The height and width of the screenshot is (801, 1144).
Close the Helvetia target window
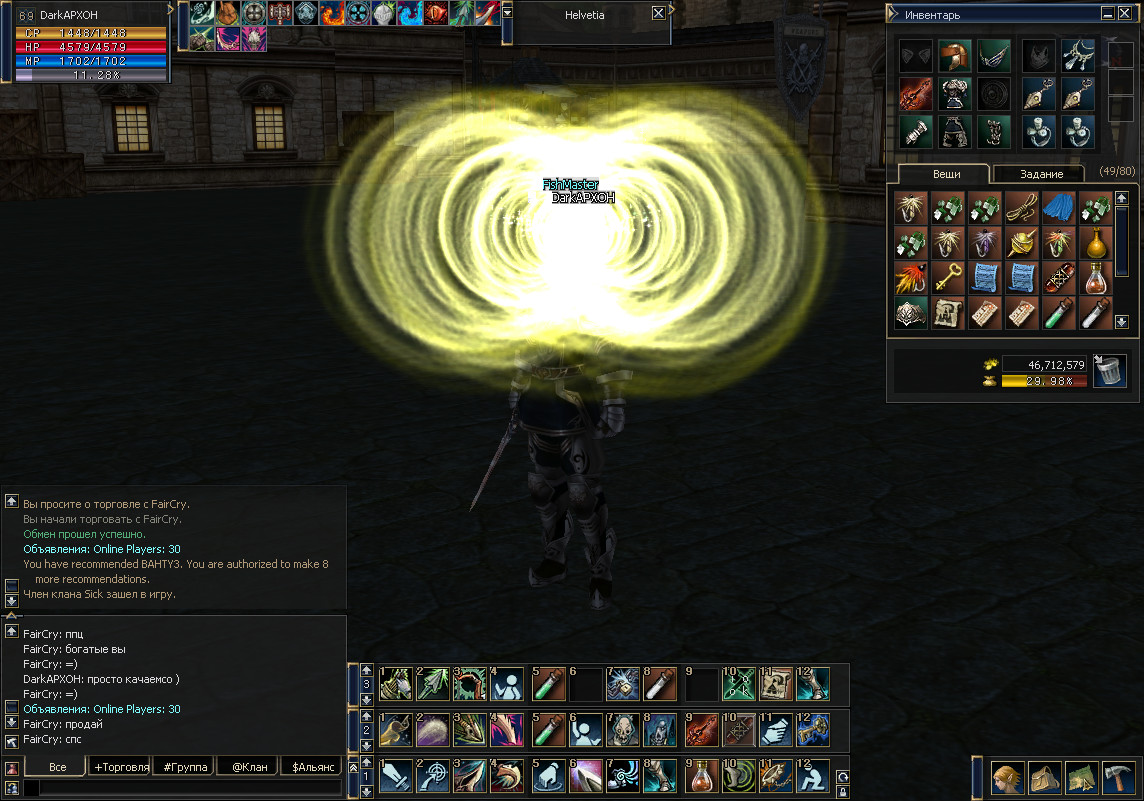coord(657,14)
